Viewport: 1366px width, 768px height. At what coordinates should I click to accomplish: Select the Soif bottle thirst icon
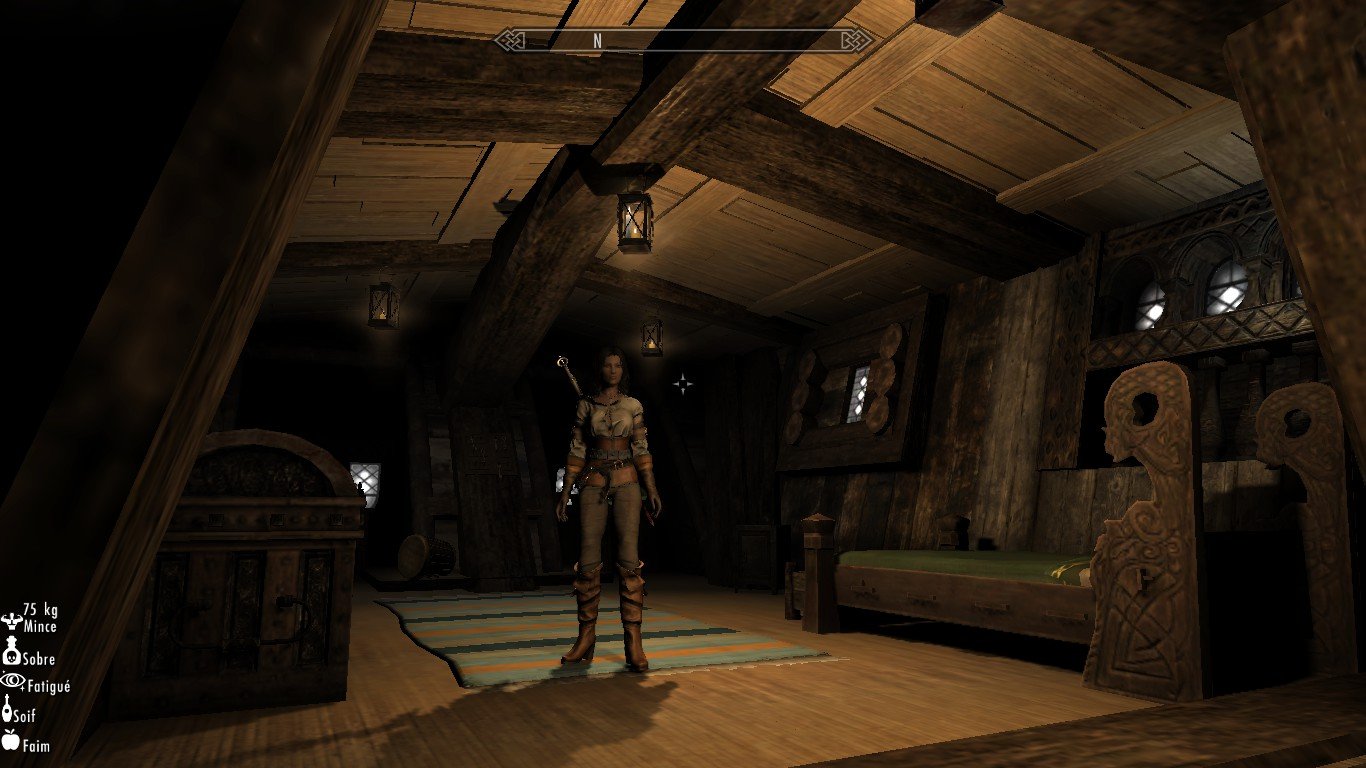pos(7,711)
